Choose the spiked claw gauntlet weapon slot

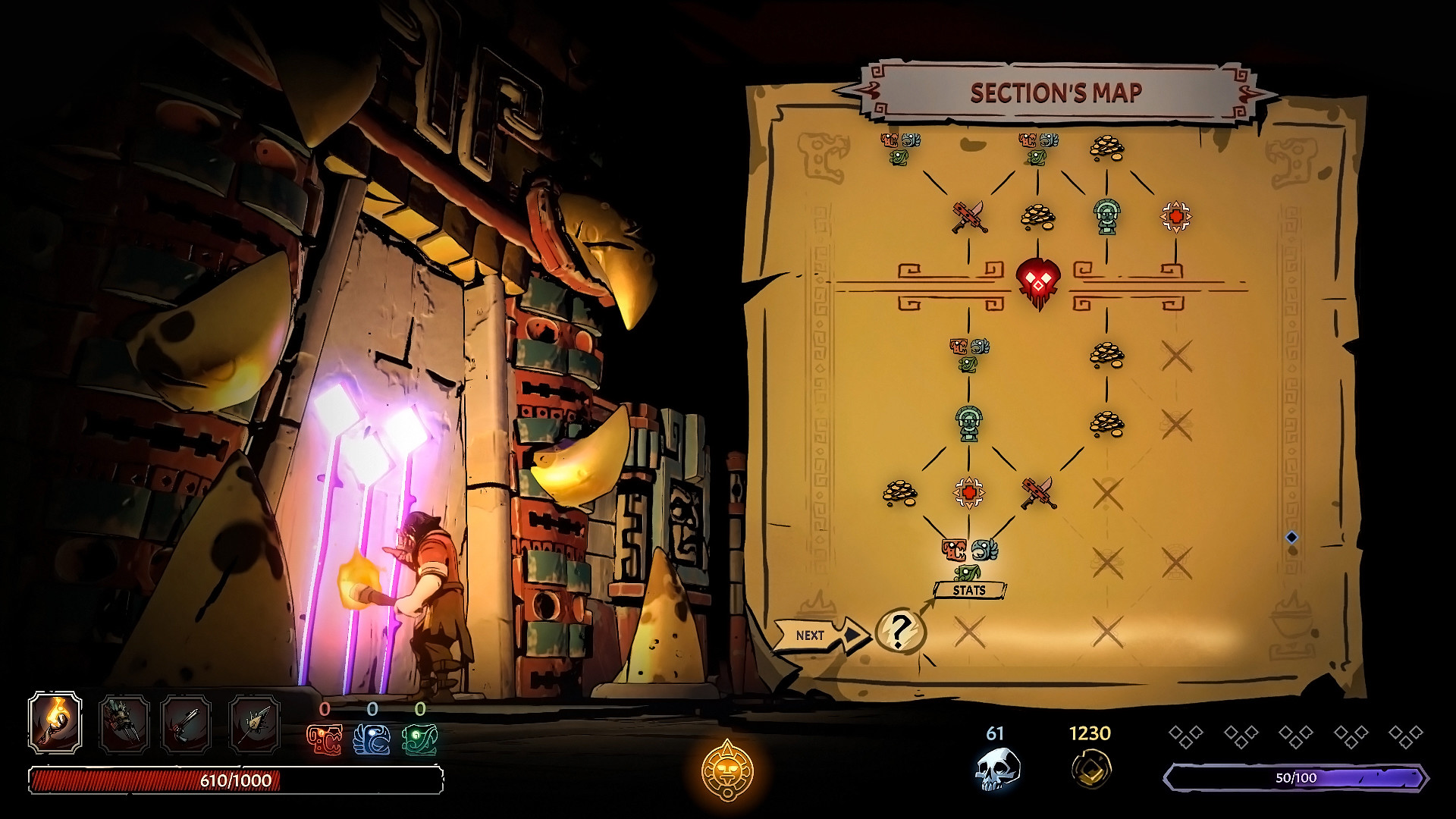coord(124,725)
